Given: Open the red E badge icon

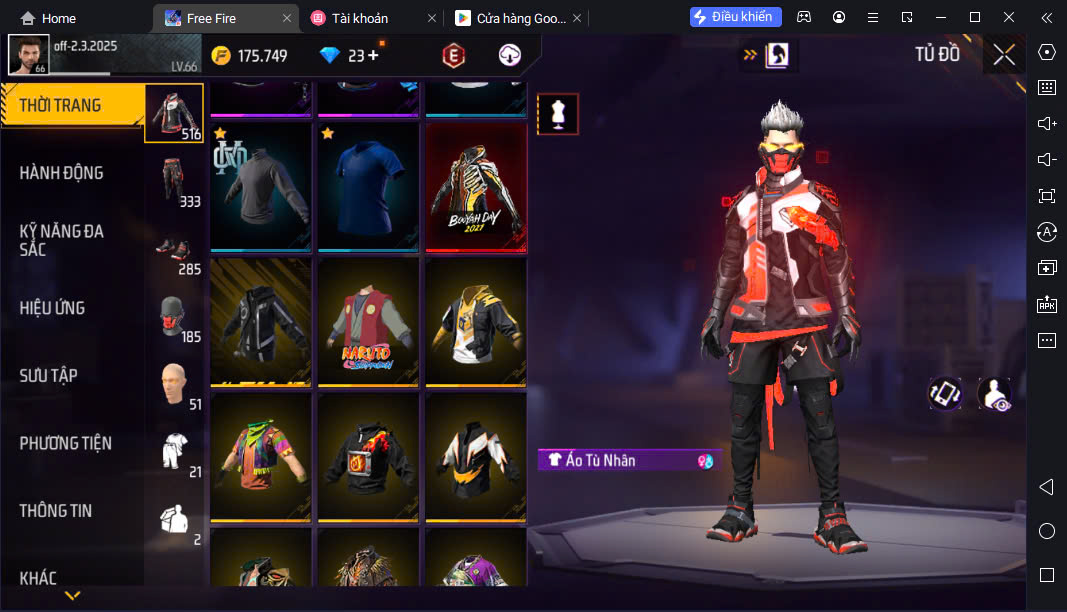Looking at the screenshot, I should pyautogui.click(x=454, y=56).
